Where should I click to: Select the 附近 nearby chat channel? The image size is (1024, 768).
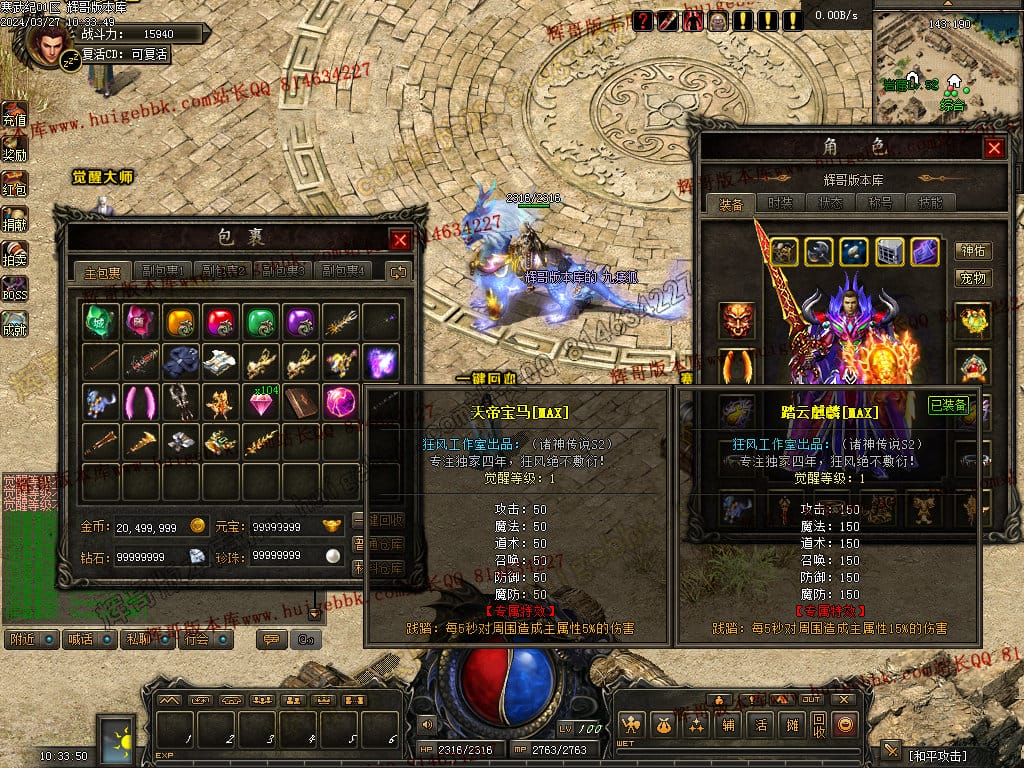(x=31, y=639)
